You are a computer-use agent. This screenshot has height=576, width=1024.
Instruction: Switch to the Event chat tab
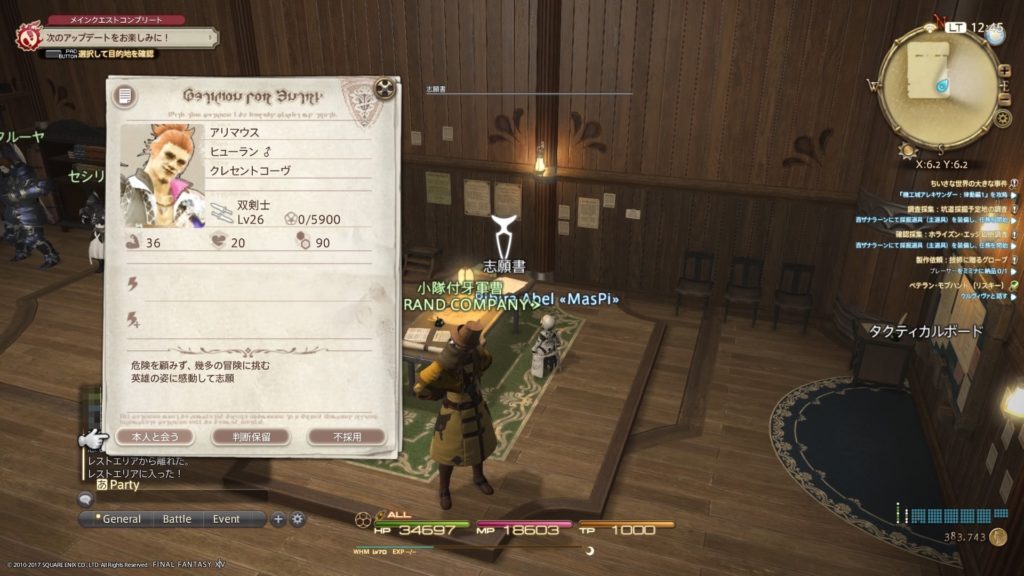pos(226,519)
